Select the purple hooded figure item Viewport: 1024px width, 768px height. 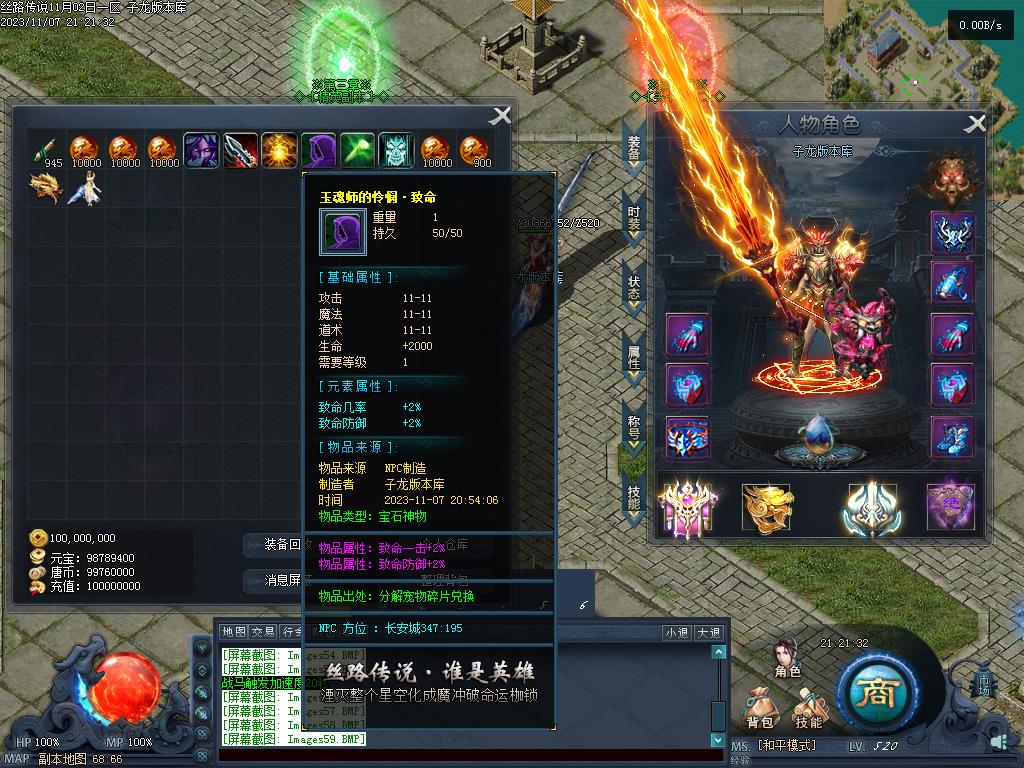click(319, 151)
